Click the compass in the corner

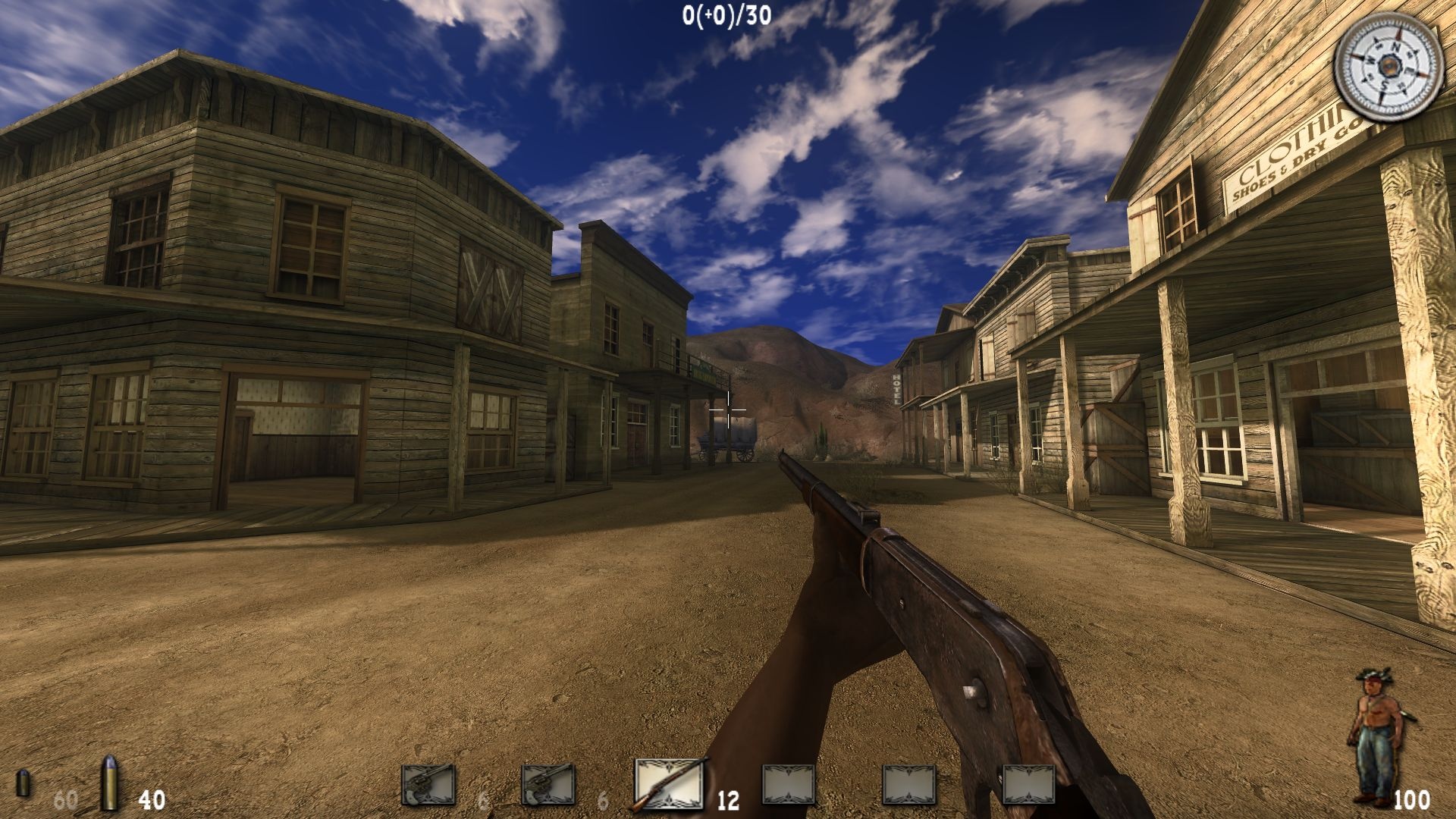[x=1387, y=67]
